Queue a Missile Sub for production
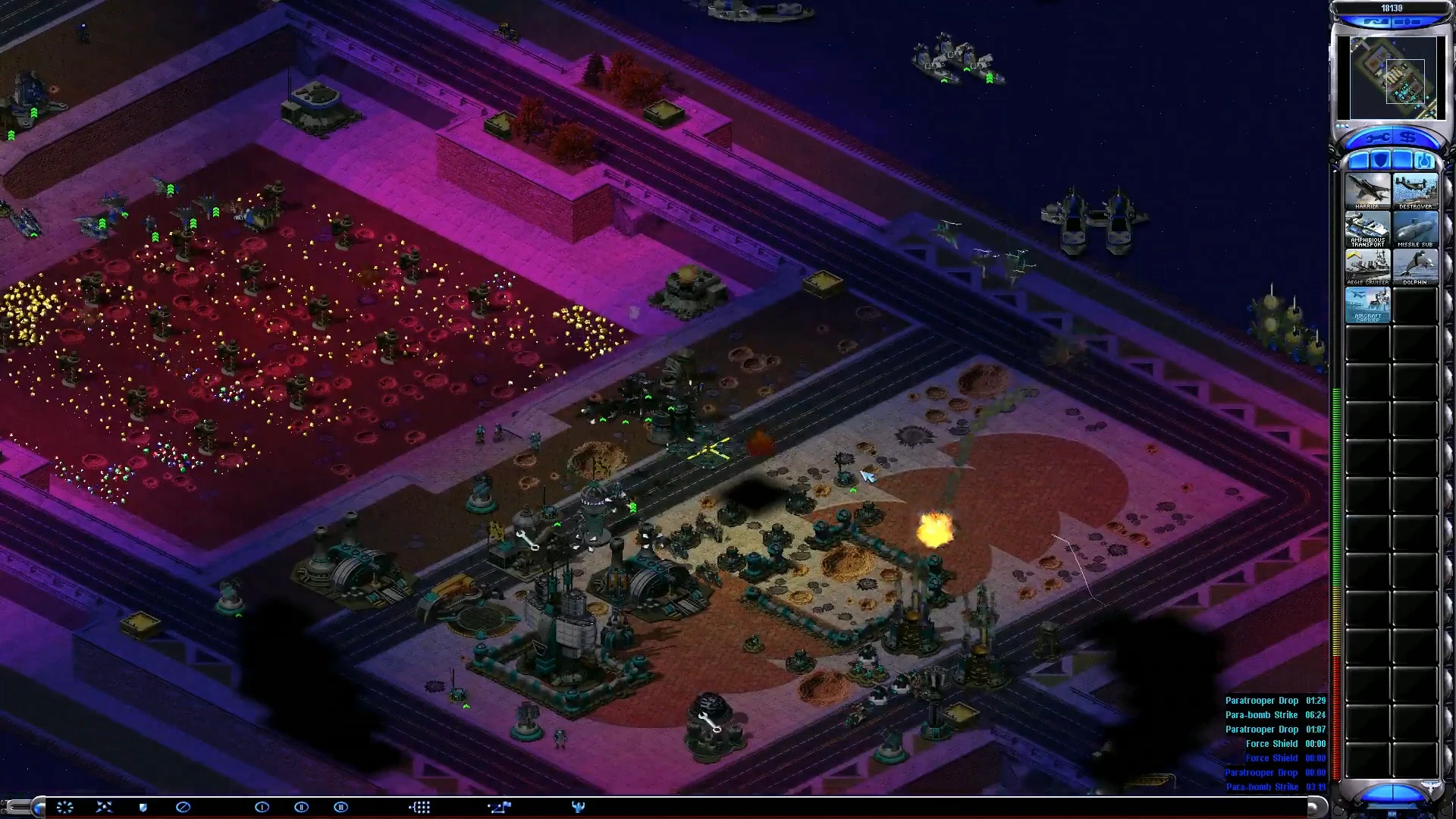Viewport: 1456px width, 819px height. [x=1415, y=228]
